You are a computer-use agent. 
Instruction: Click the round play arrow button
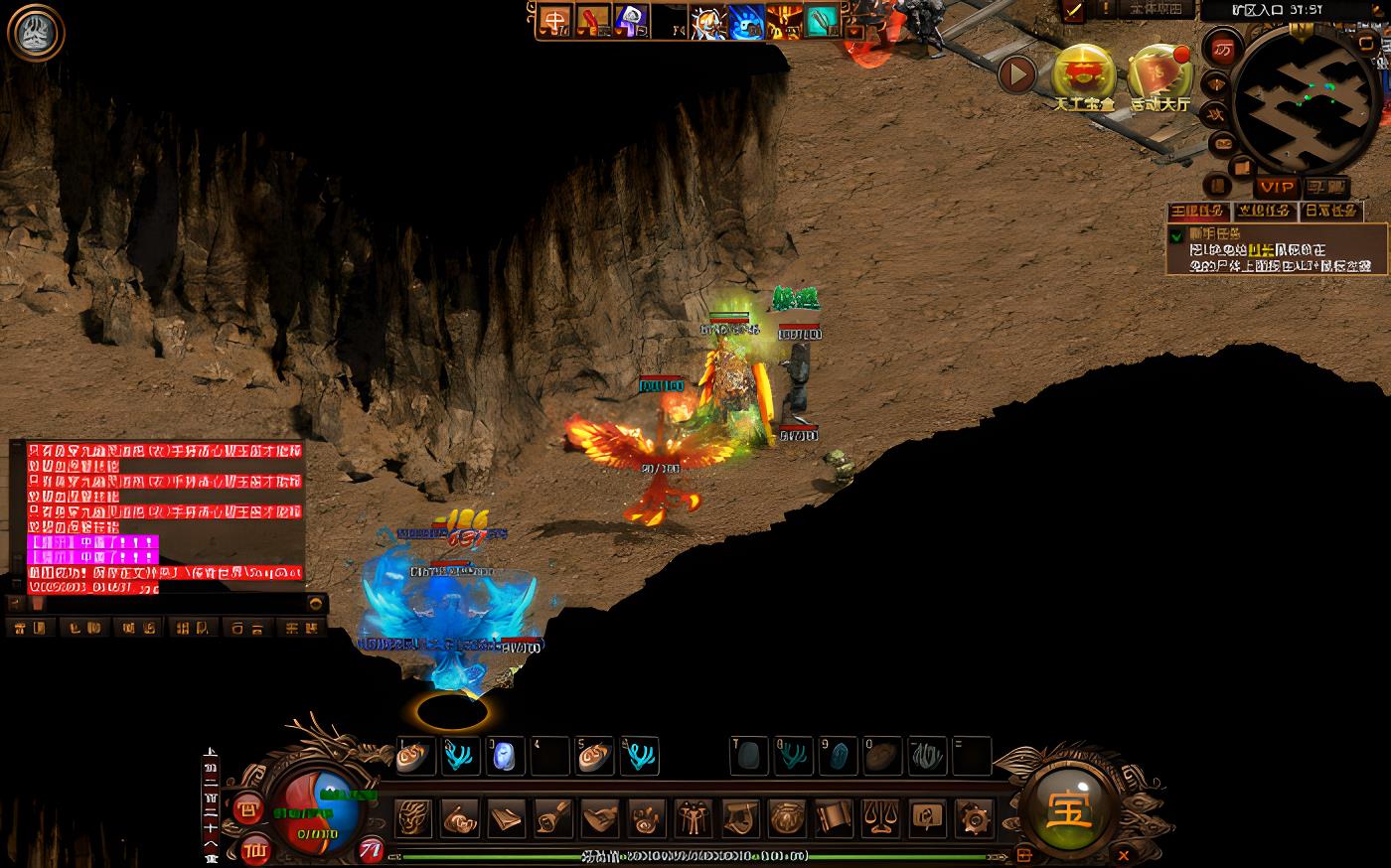click(x=1016, y=73)
